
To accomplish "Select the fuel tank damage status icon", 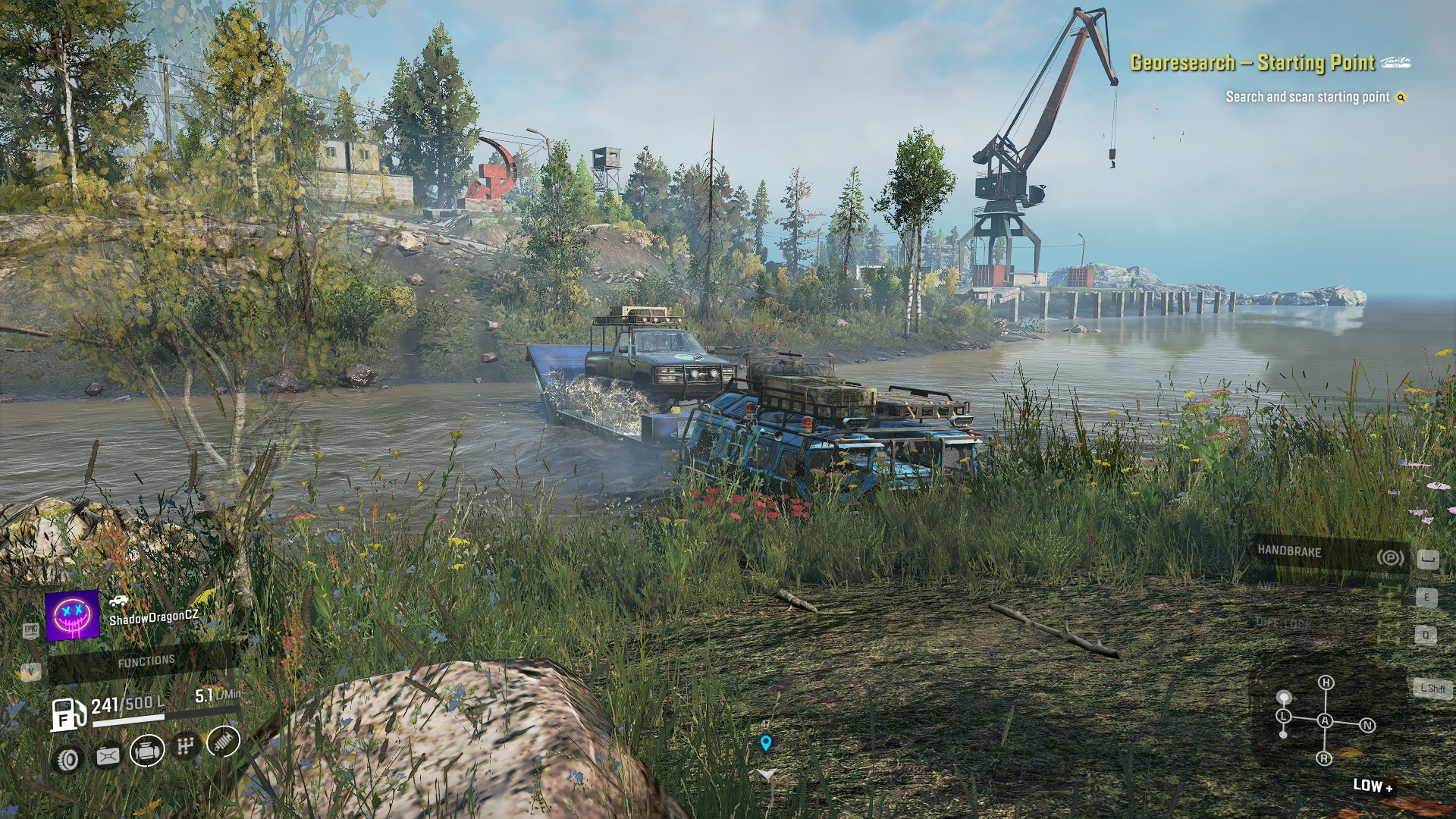I will coord(108,755).
